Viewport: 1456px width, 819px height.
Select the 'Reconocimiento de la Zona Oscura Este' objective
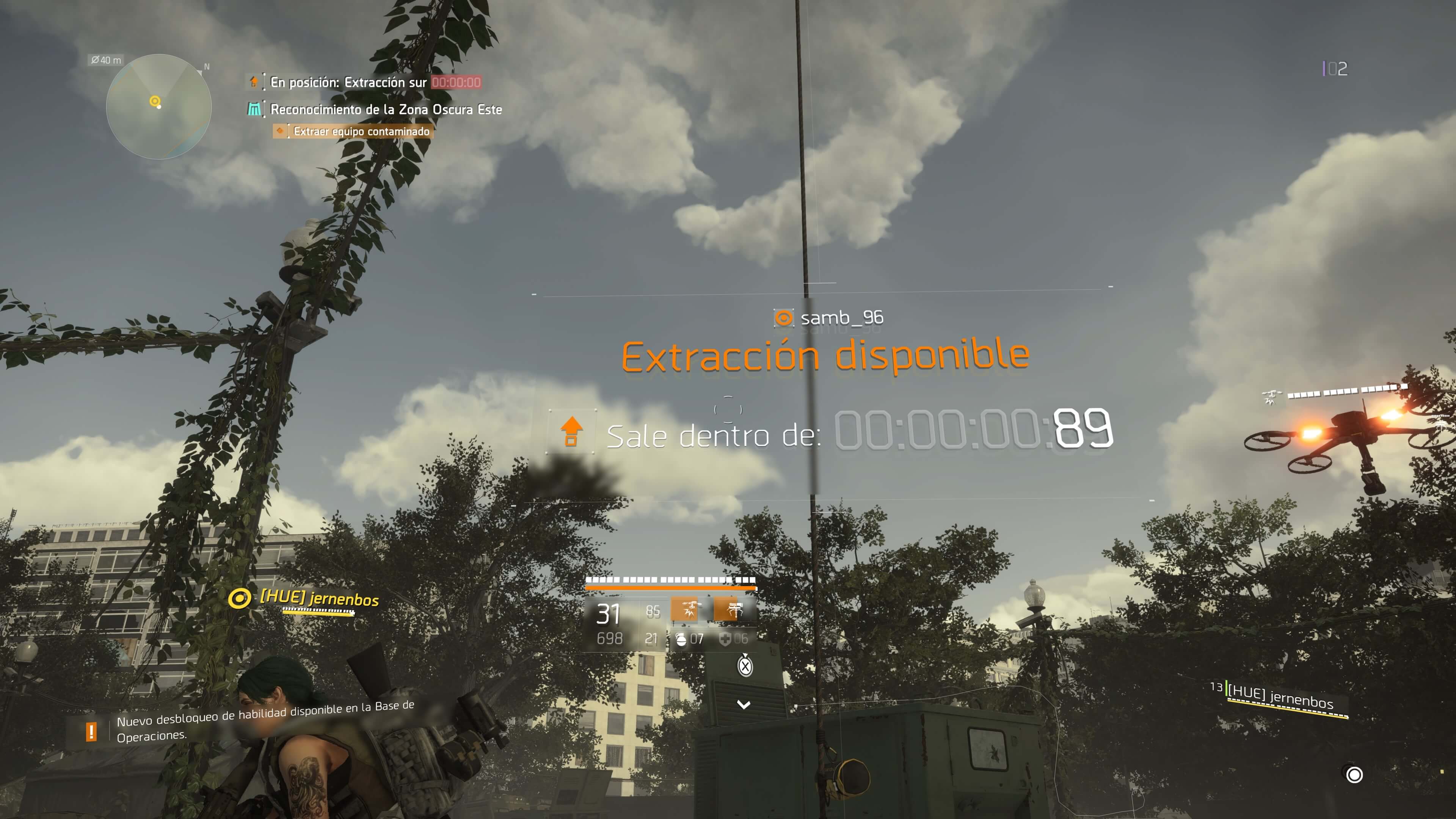click(x=386, y=108)
